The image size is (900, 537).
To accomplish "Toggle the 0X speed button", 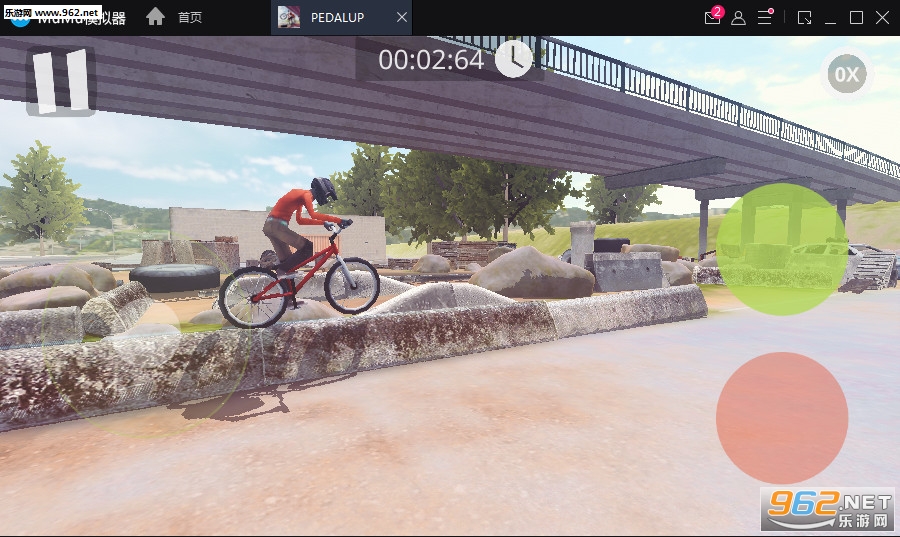I will point(846,74).
